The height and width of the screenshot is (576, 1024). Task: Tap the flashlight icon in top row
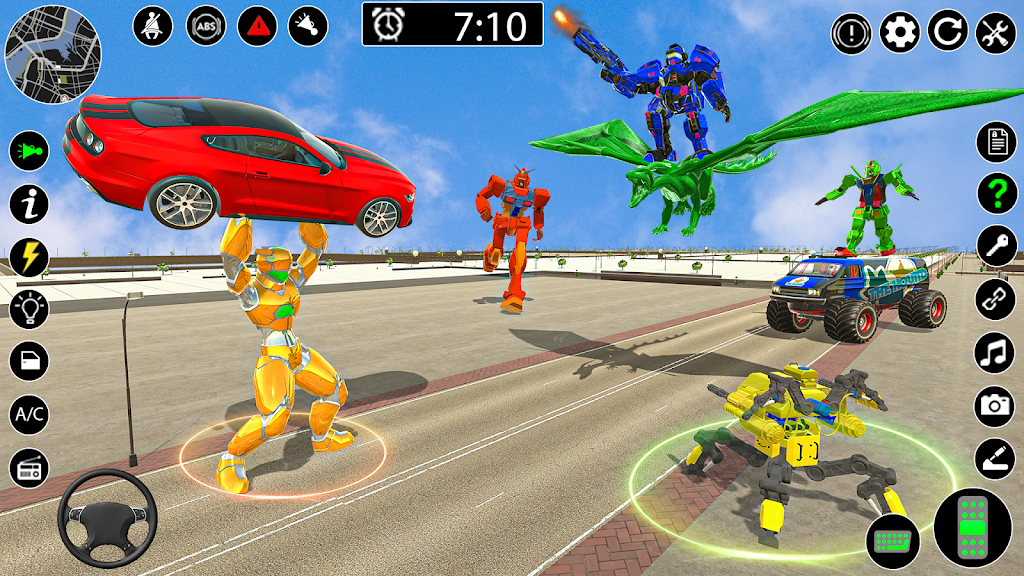point(308,26)
